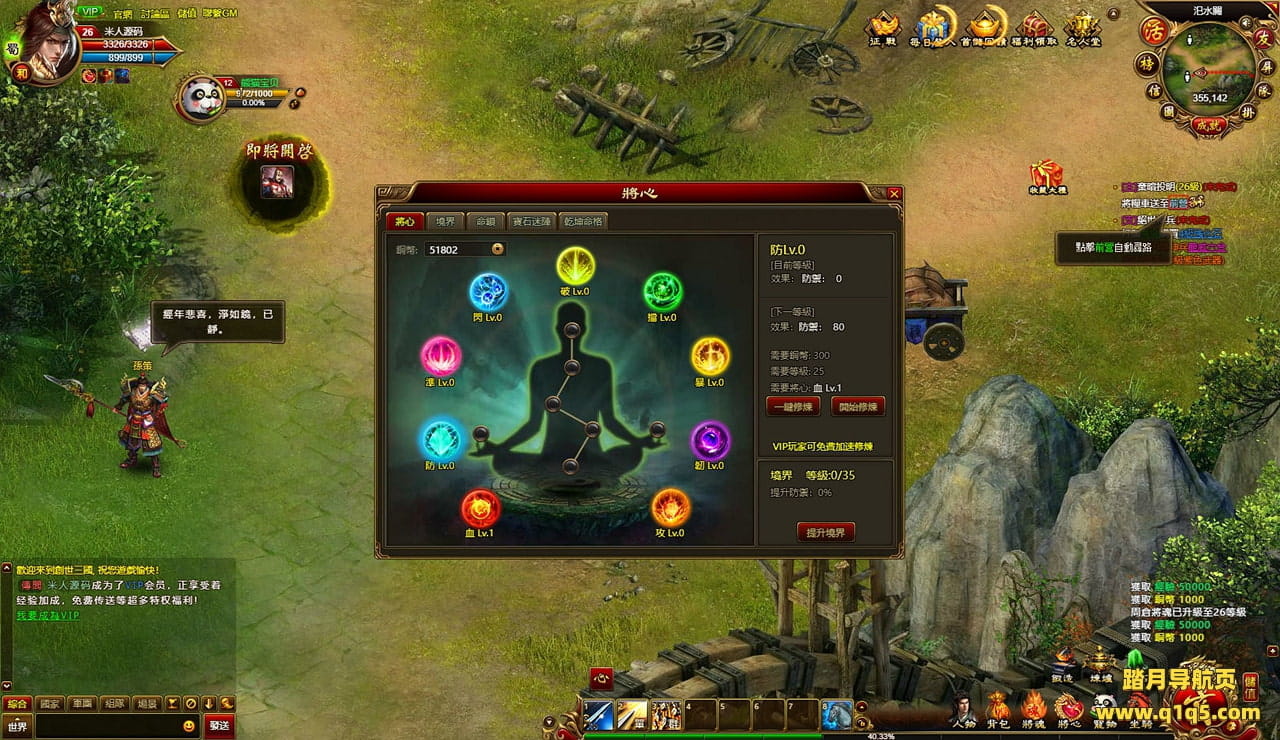The height and width of the screenshot is (740, 1280).
Task: Close the 將心 panel
Action: [x=894, y=194]
